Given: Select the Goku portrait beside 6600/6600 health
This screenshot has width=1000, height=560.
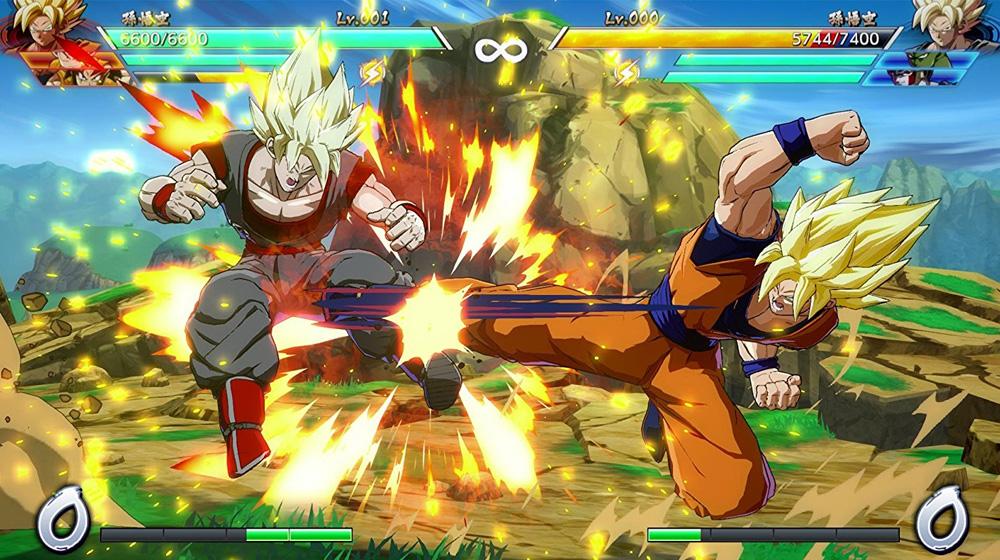Looking at the screenshot, I should pyautogui.click(x=40, y=26).
